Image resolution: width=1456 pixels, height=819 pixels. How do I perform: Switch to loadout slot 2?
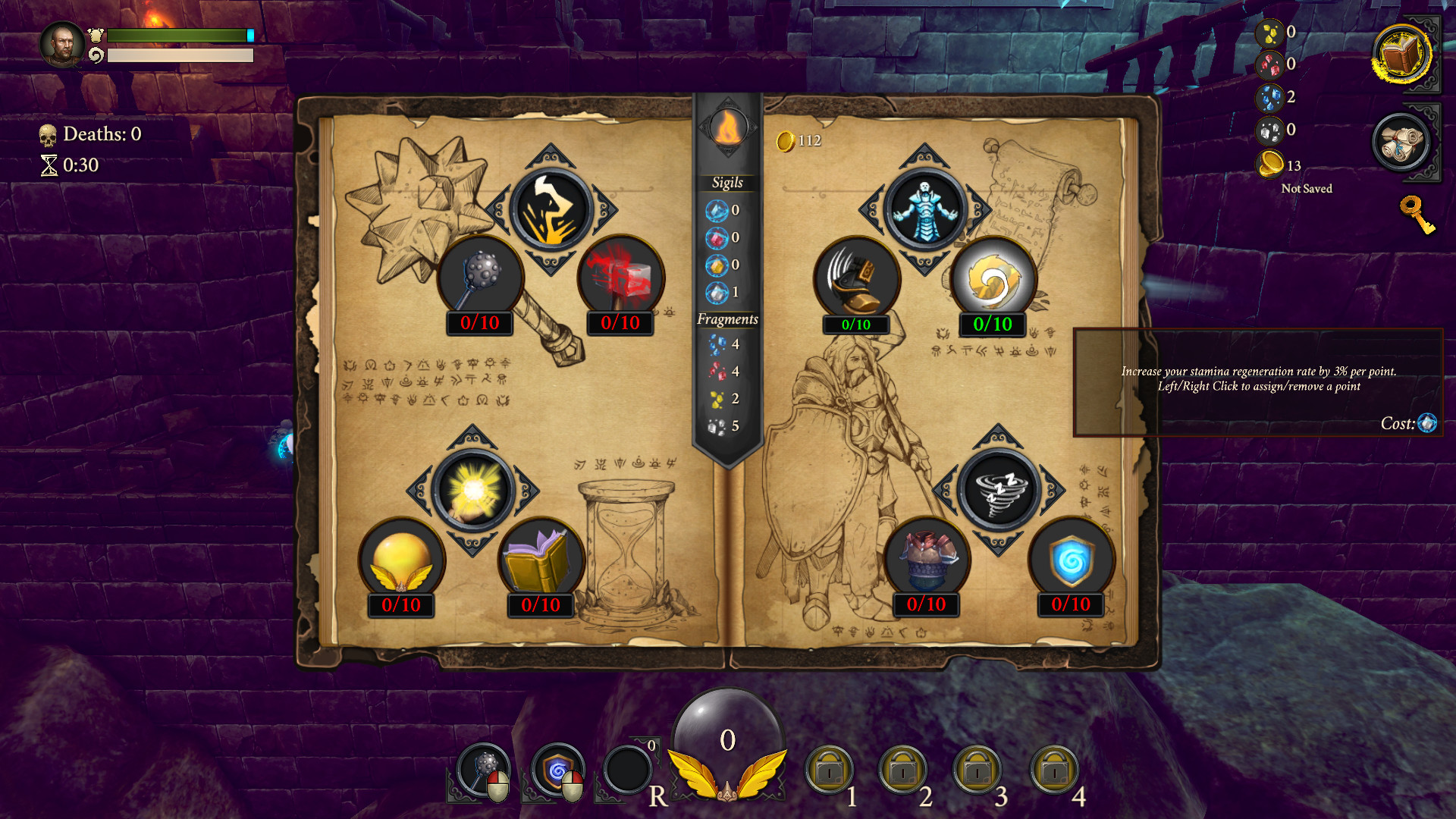pos(905,770)
